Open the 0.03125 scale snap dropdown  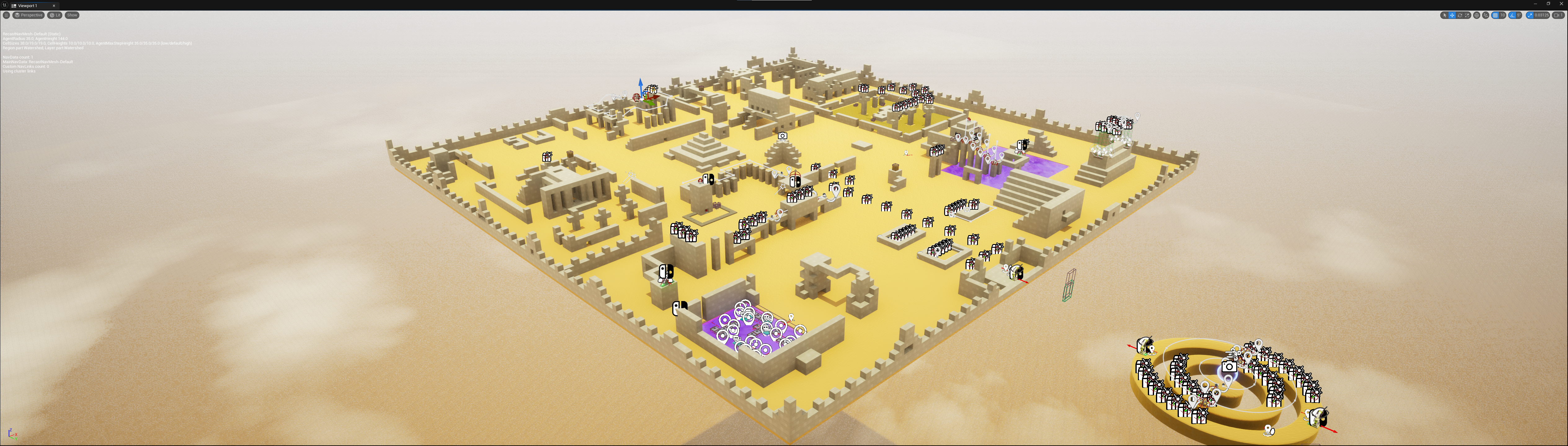point(1542,15)
